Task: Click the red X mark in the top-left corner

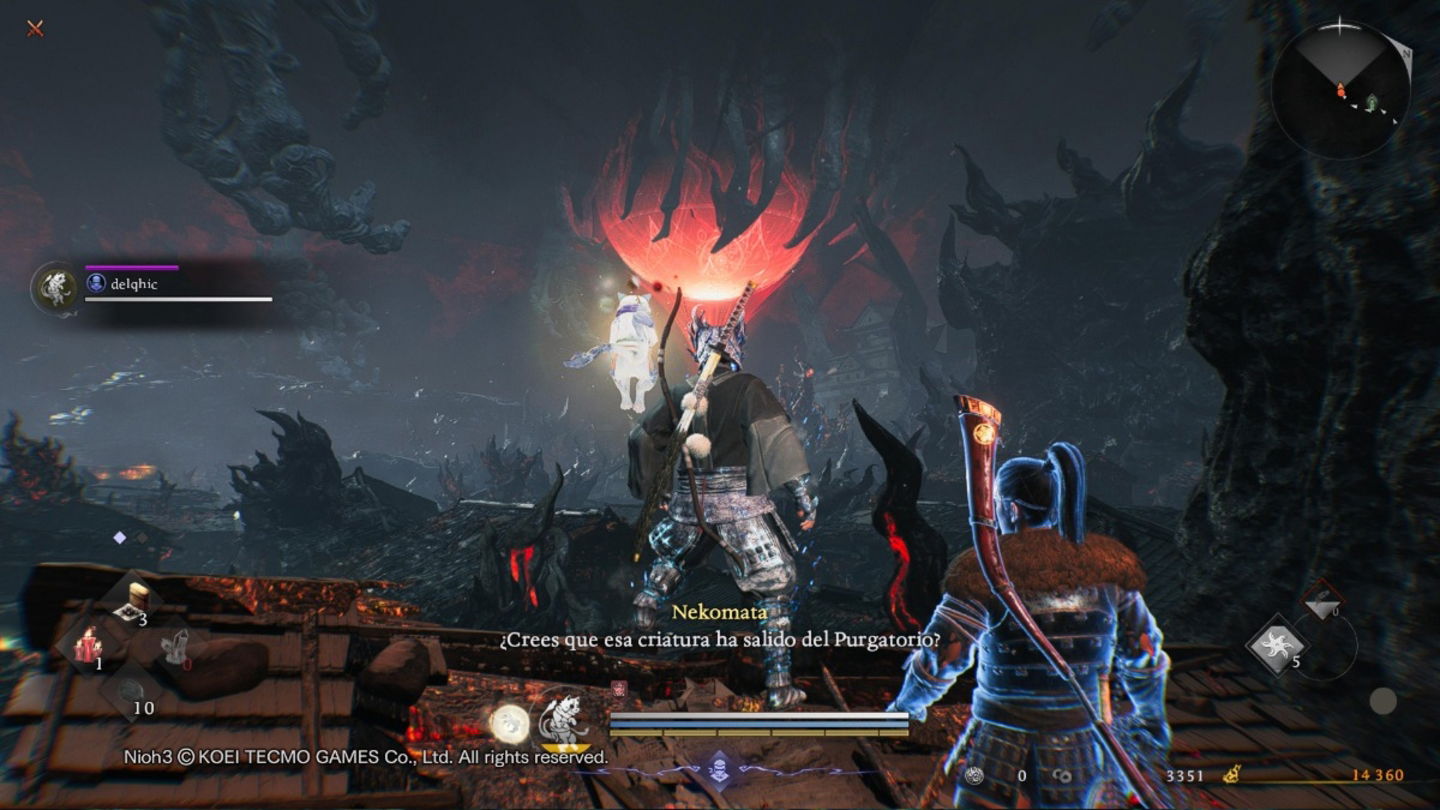Action: (x=37, y=29)
